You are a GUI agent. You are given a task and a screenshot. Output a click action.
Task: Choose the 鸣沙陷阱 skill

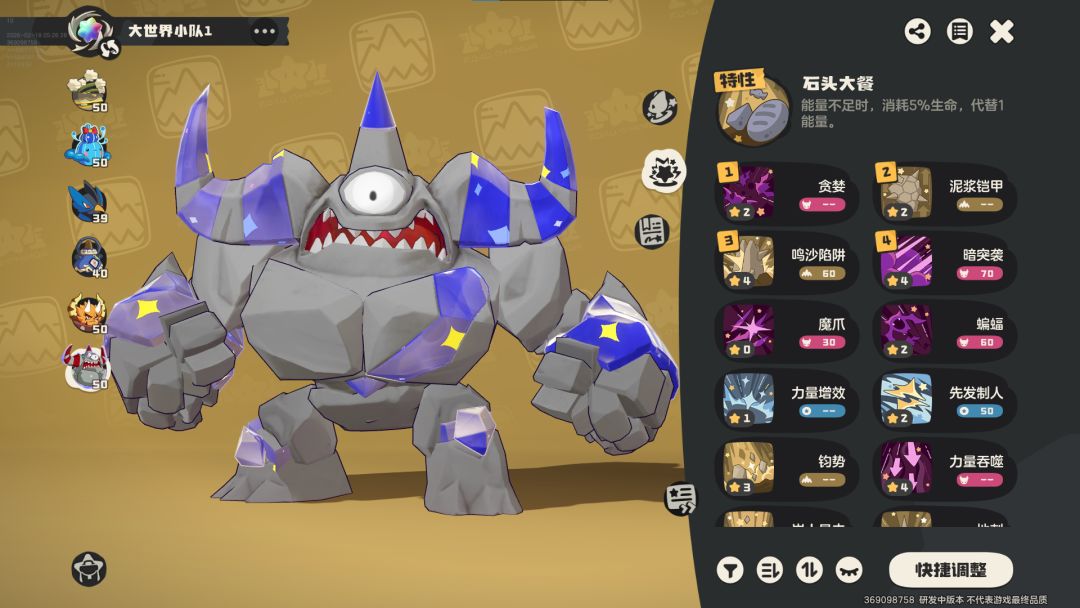[787, 263]
